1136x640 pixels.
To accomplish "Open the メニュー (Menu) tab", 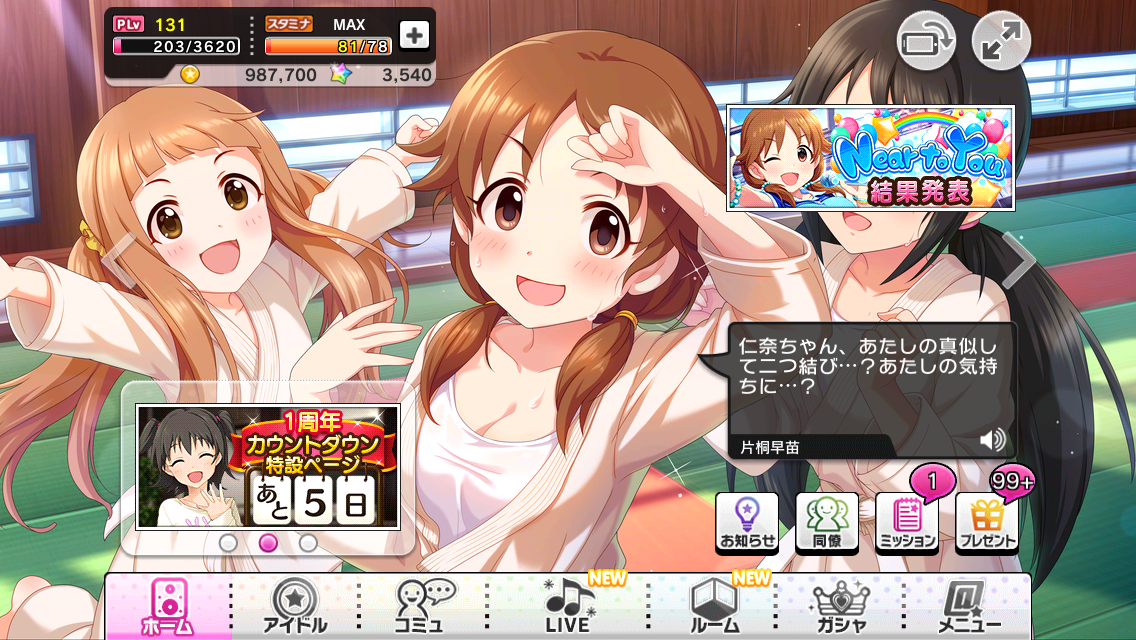I will [964, 606].
